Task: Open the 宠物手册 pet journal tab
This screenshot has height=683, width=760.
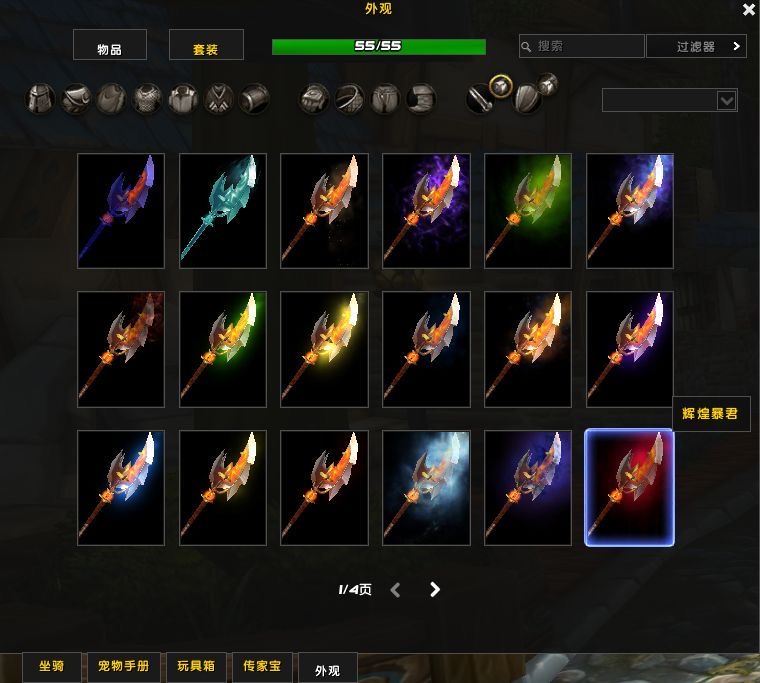Action: click(x=123, y=667)
